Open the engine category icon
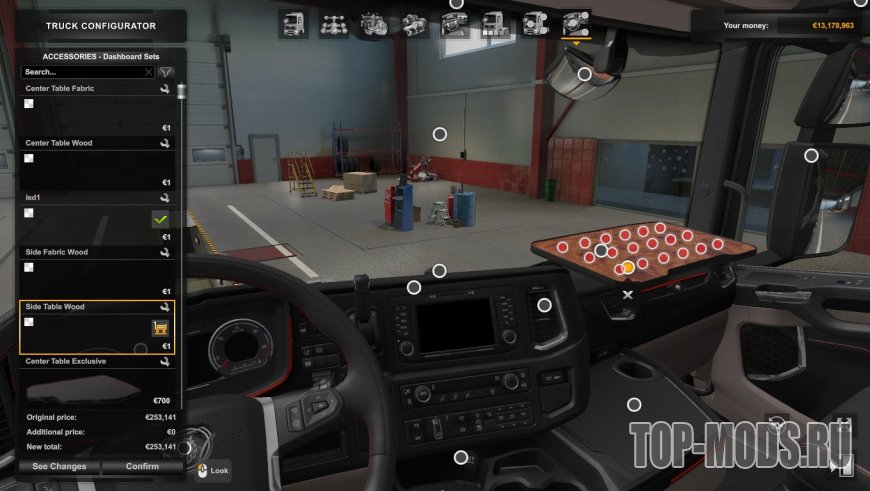Viewport: 870px width, 491px height. click(374, 23)
